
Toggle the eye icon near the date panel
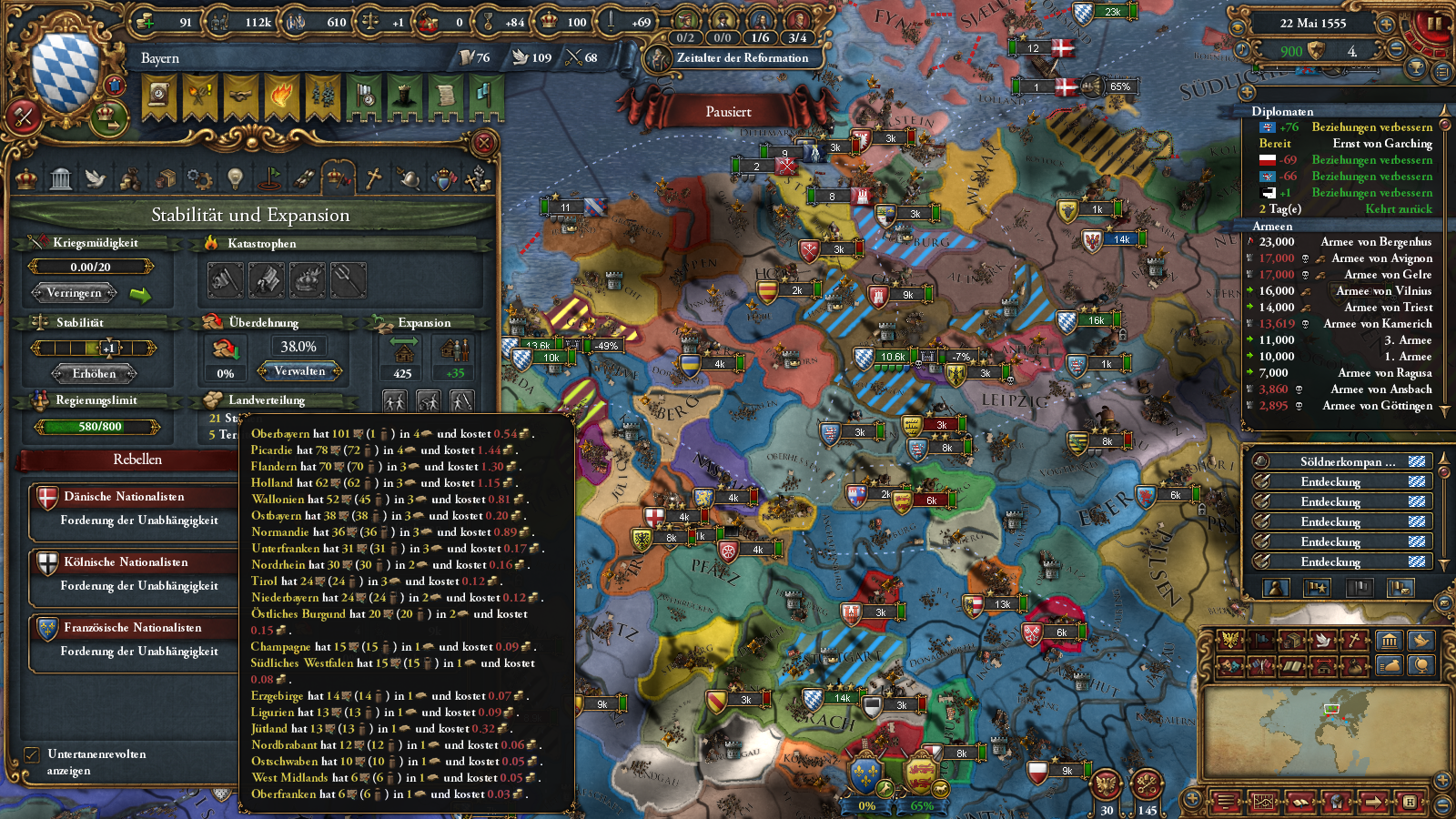(1238, 27)
